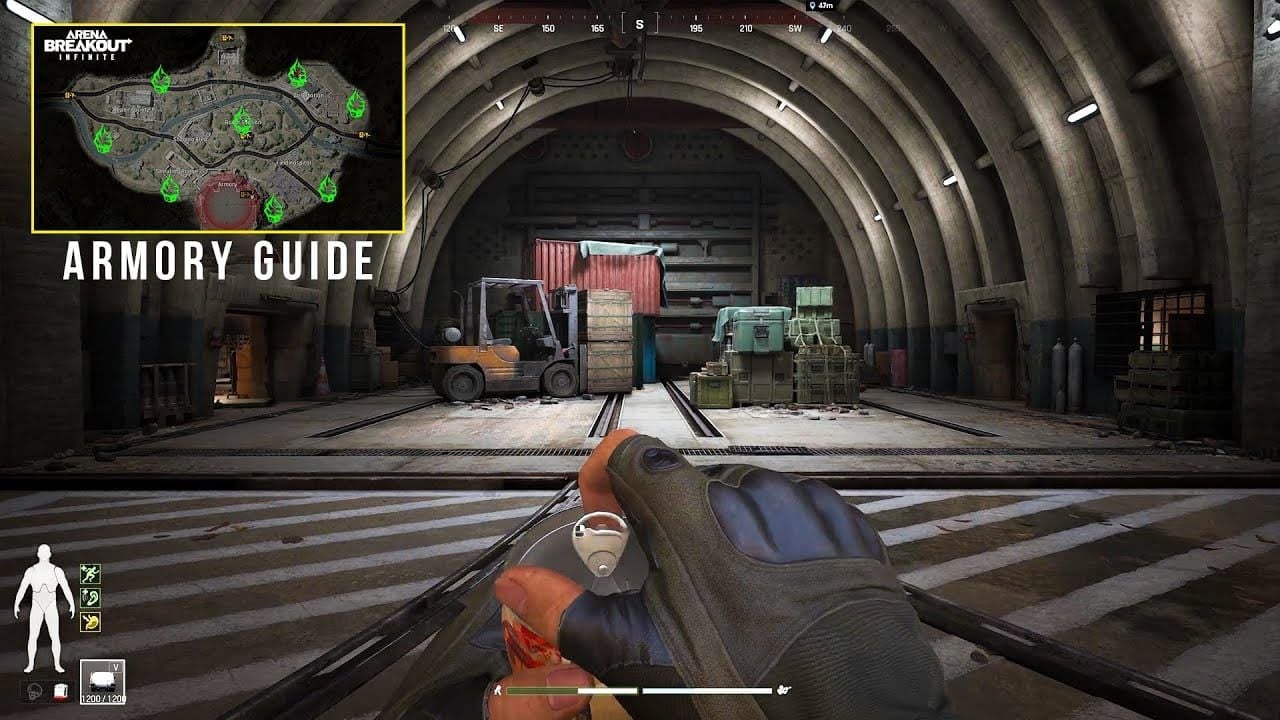The image size is (1280, 720).
Task: Click the 1200/1200 fuel readout
Action: (x=104, y=698)
